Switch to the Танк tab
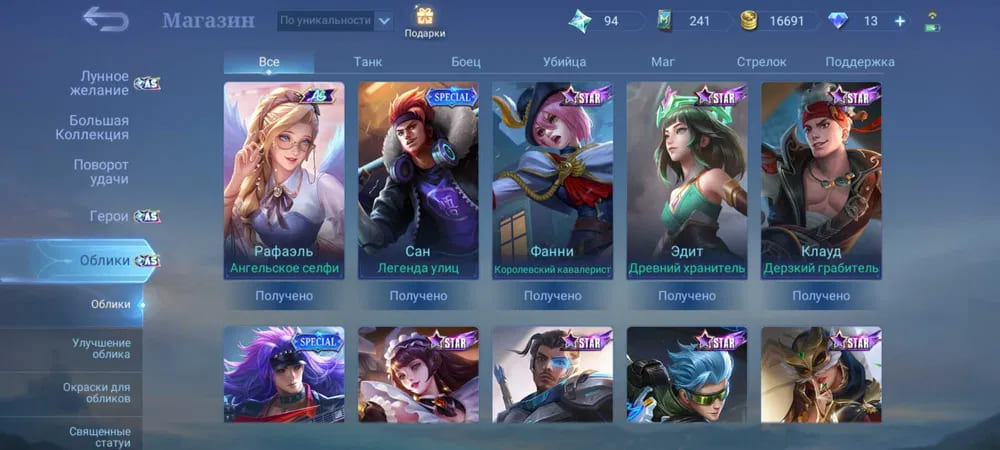Image resolution: width=1000 pixels, height=450 pixels. [368, 62]
